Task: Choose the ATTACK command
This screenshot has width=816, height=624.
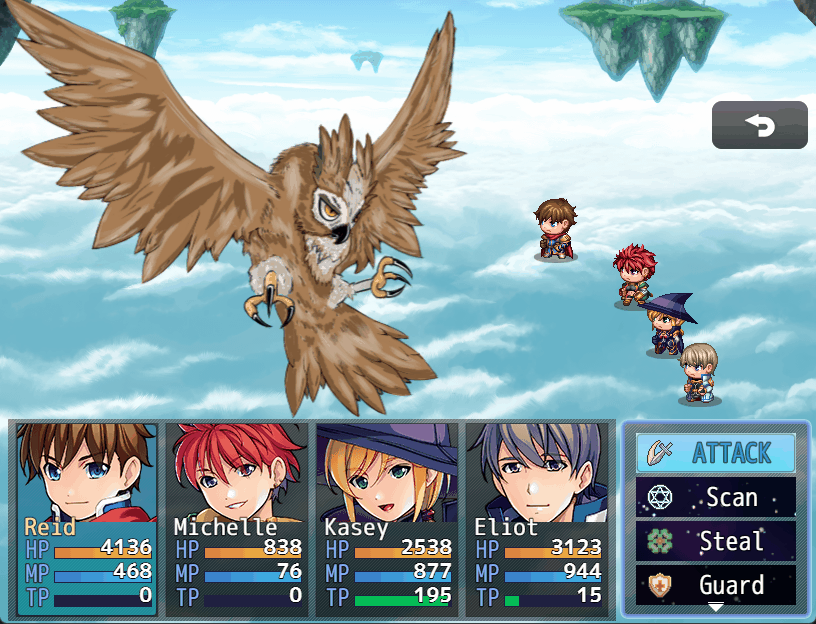Action: click(716, 453)
